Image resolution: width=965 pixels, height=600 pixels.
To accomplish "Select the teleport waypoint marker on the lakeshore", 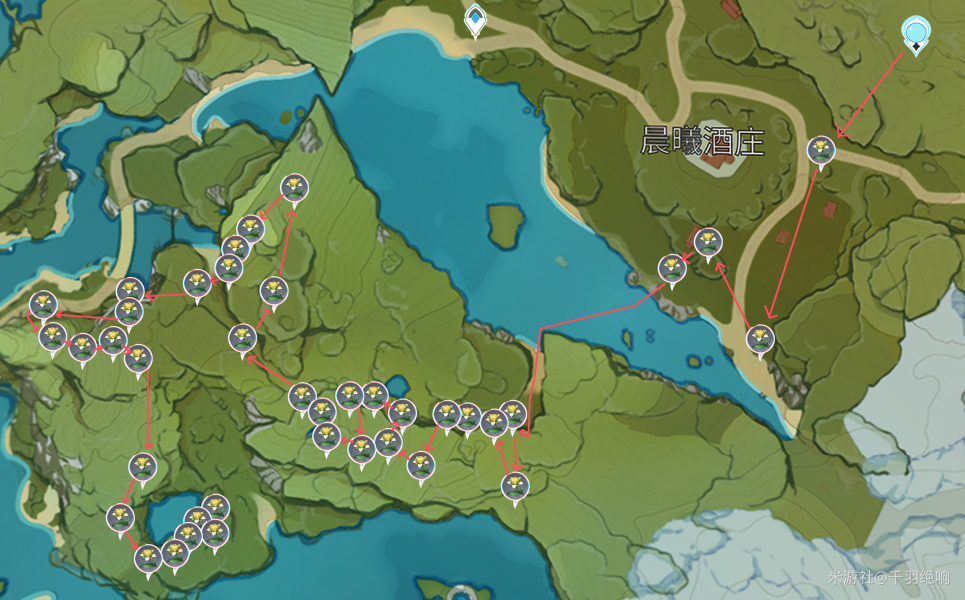I will pos(475,19).
